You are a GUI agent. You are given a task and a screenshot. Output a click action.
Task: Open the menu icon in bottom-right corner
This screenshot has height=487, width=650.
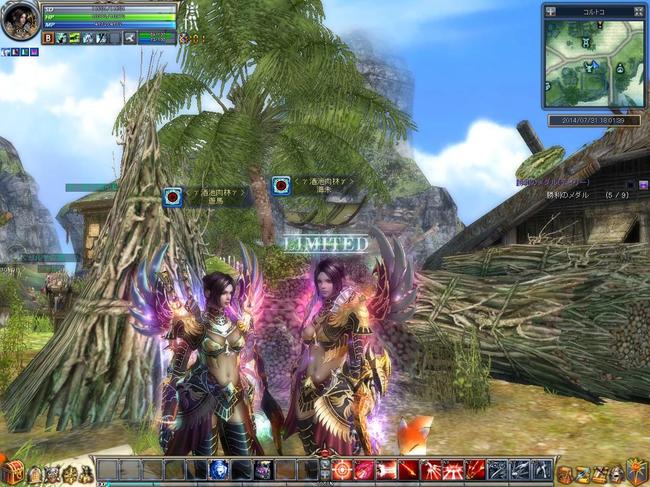click(x=636, y=470)
